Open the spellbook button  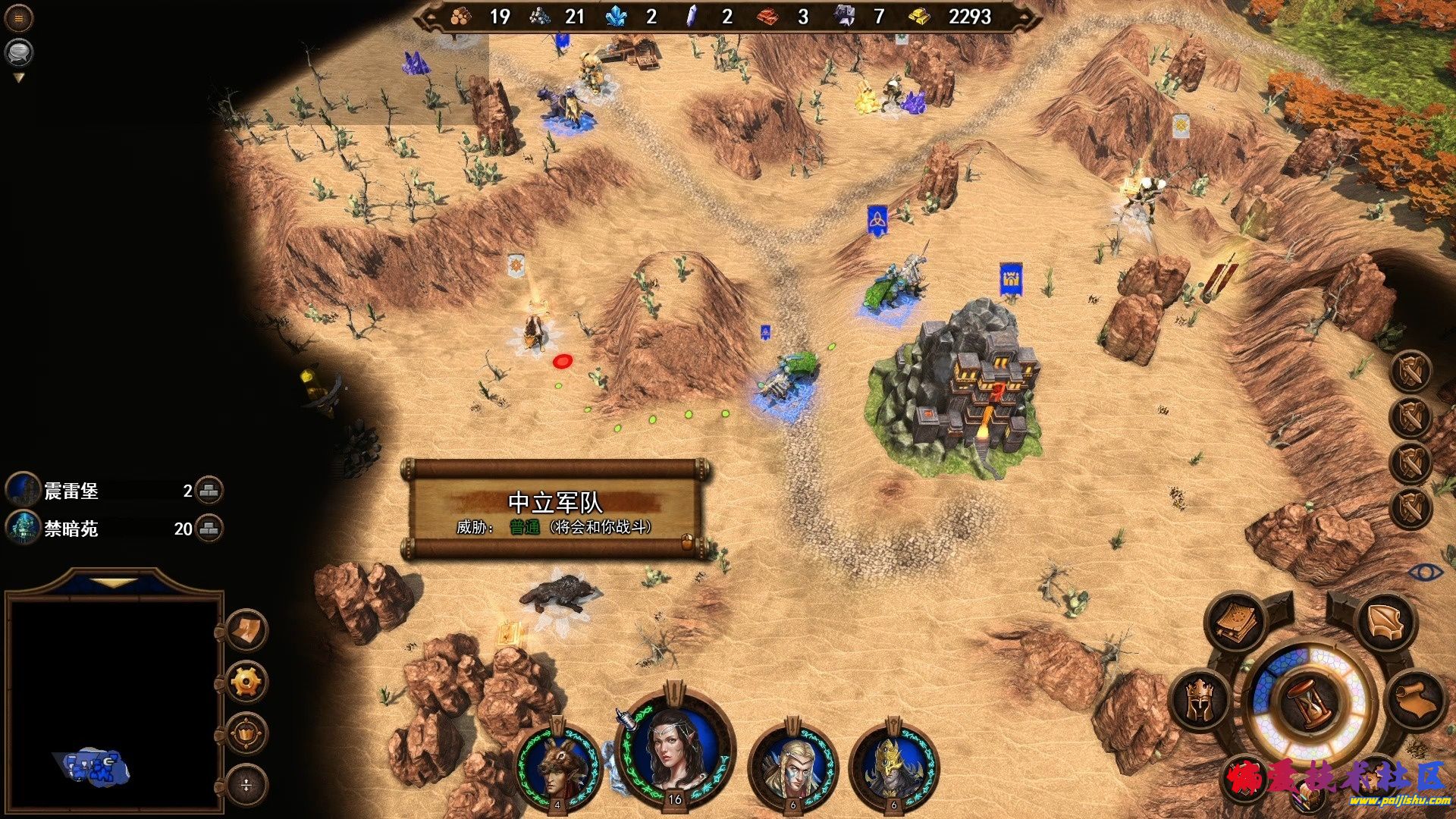[1236, 622]
